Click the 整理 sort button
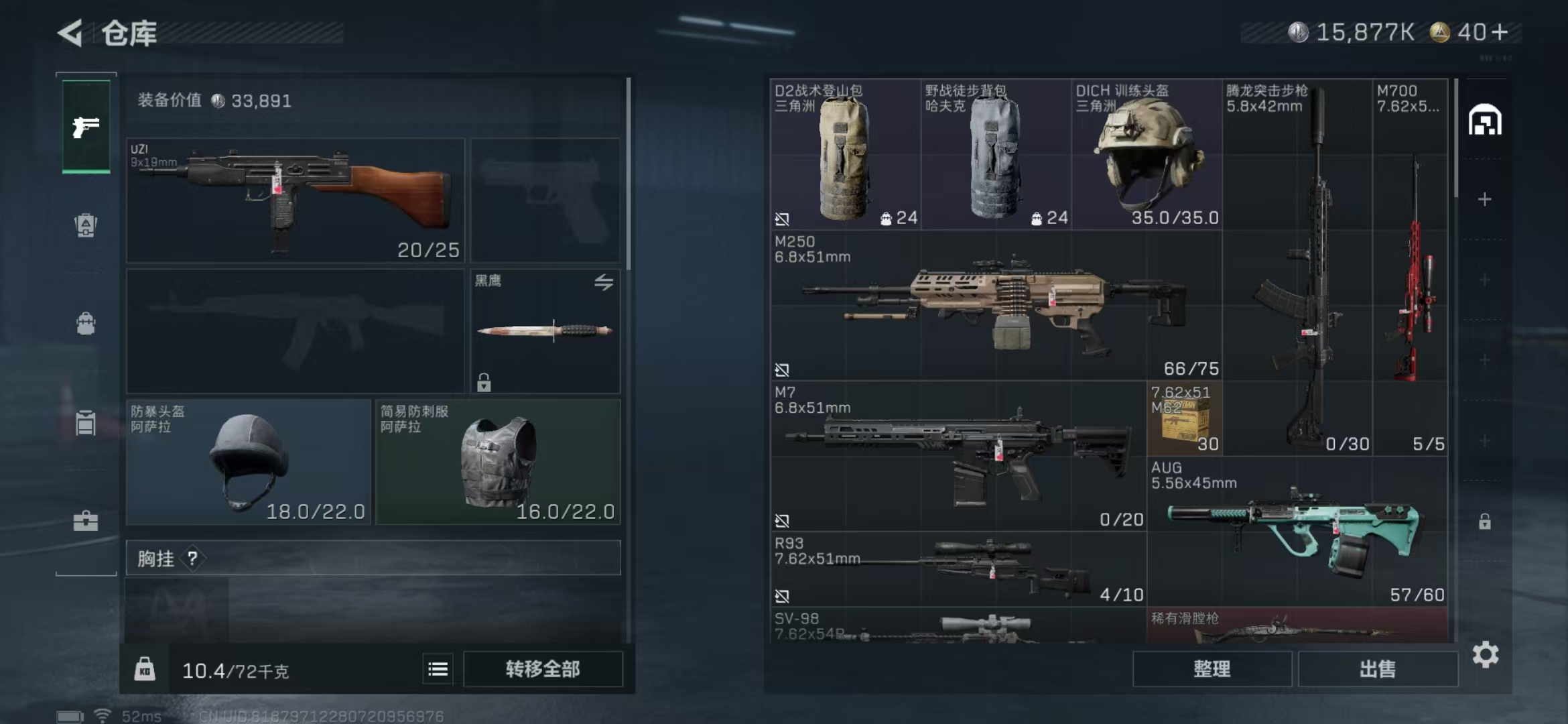The height and width of the screenshot is (724, 1568). tap(1212, 669)
